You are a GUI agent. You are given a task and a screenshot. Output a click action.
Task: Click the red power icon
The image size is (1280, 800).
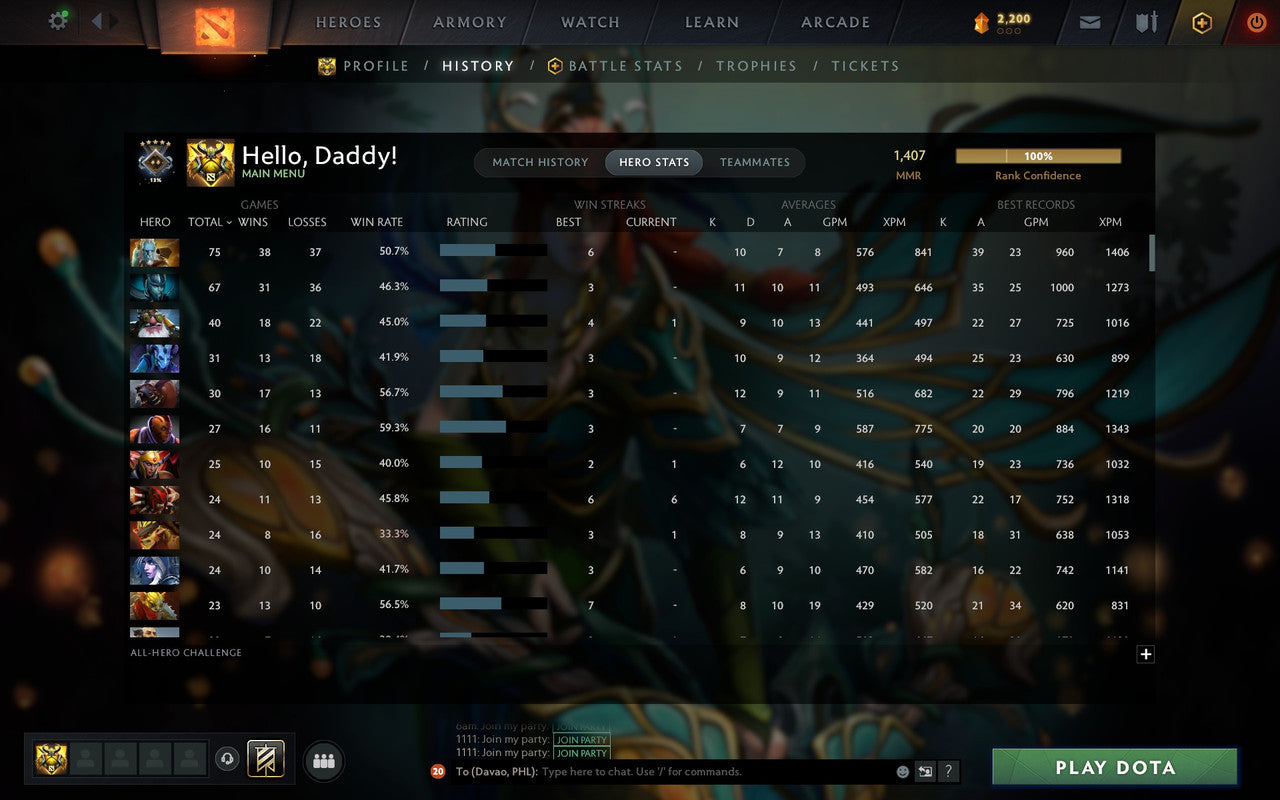tap(1256, 22)
